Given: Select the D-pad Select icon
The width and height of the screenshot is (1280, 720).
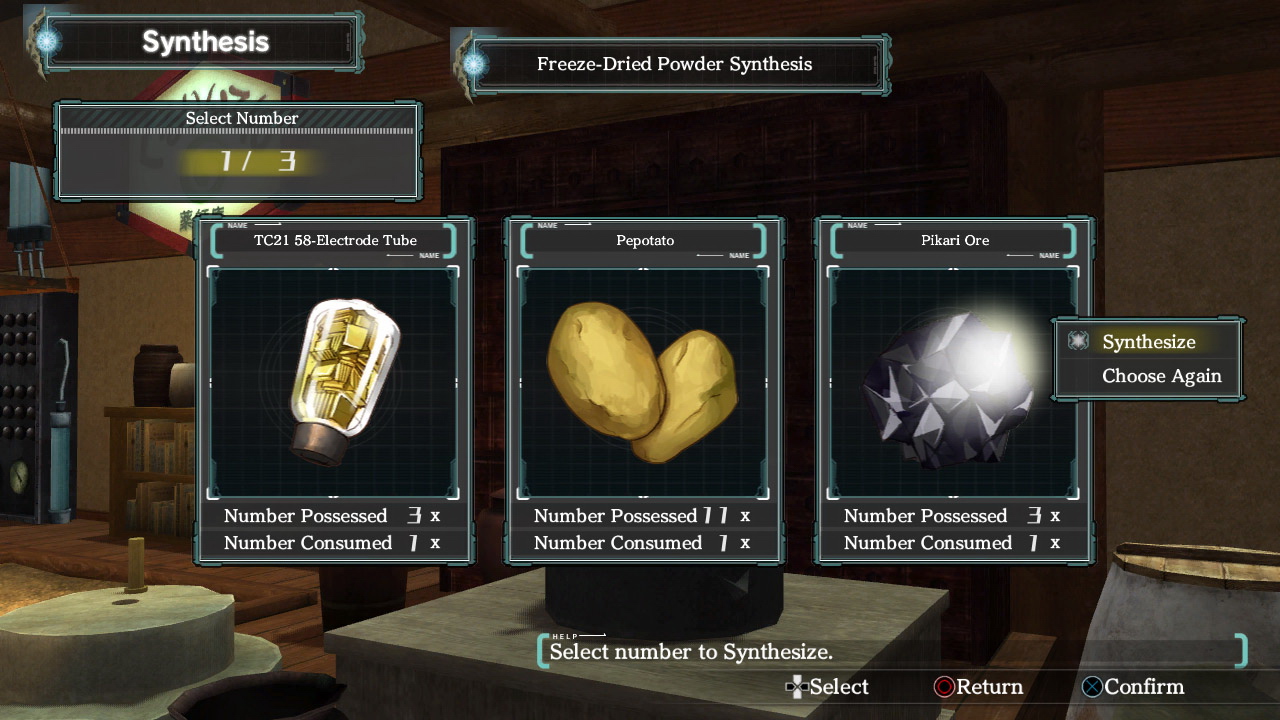Looking at the screenshot, I should (797, 687).
